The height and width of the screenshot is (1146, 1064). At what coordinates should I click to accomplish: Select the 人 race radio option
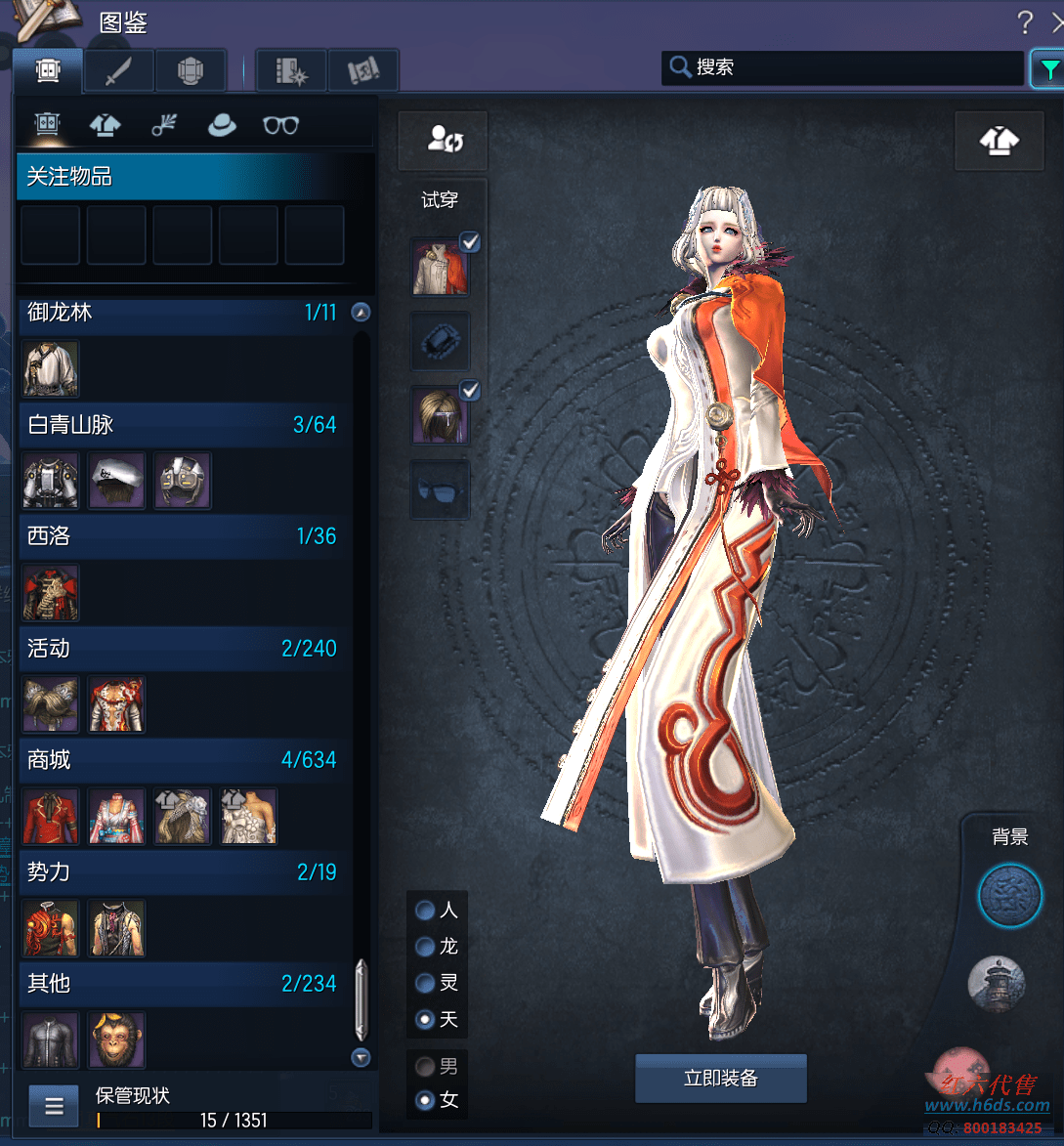point(426,911)
